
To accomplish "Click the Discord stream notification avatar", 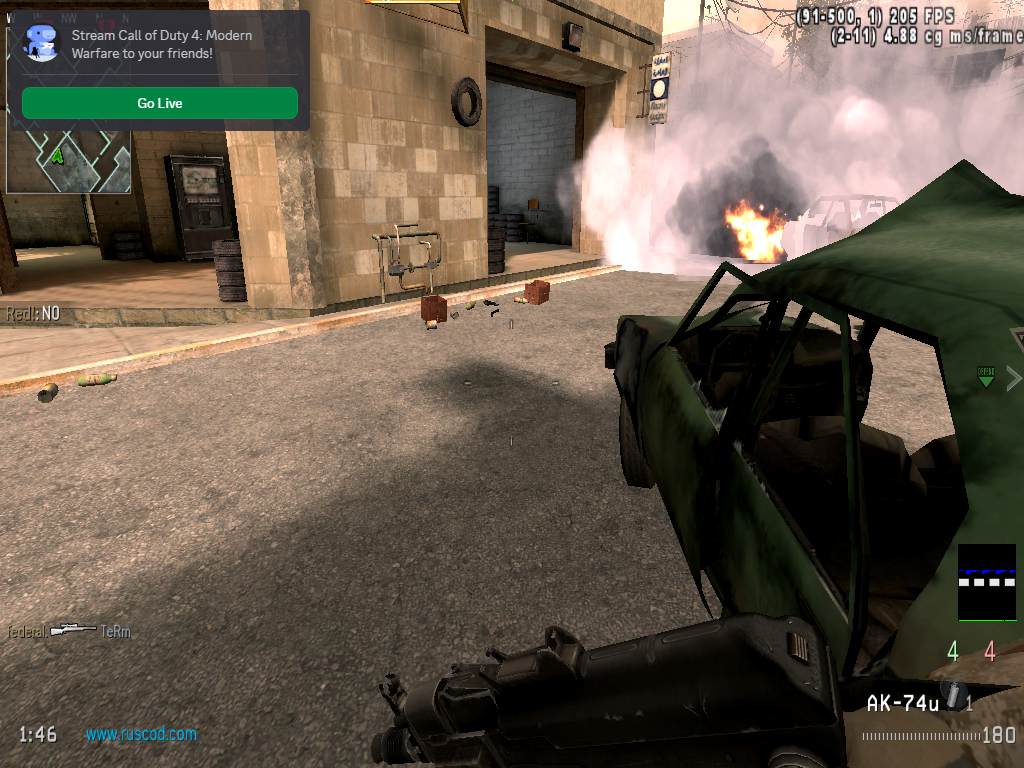I will (x=42, y=42).
